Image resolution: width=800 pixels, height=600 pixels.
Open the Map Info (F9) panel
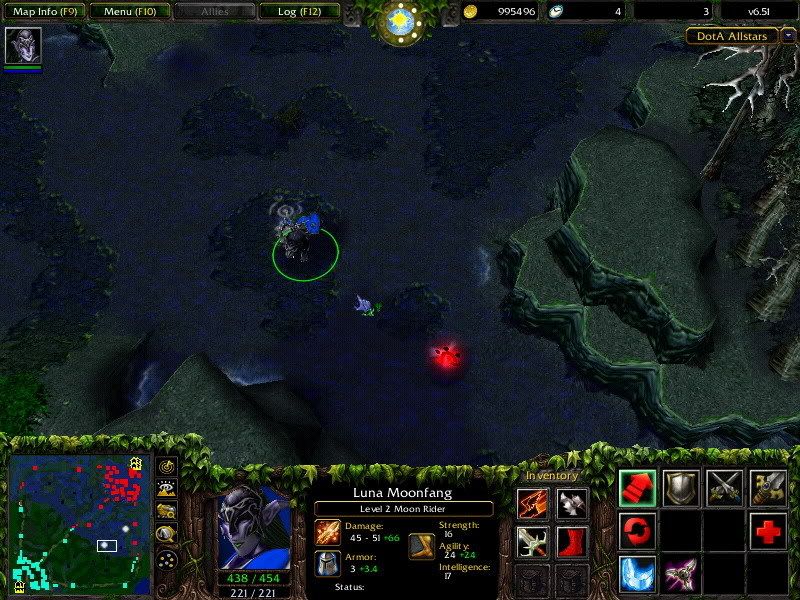pos(44,12)
